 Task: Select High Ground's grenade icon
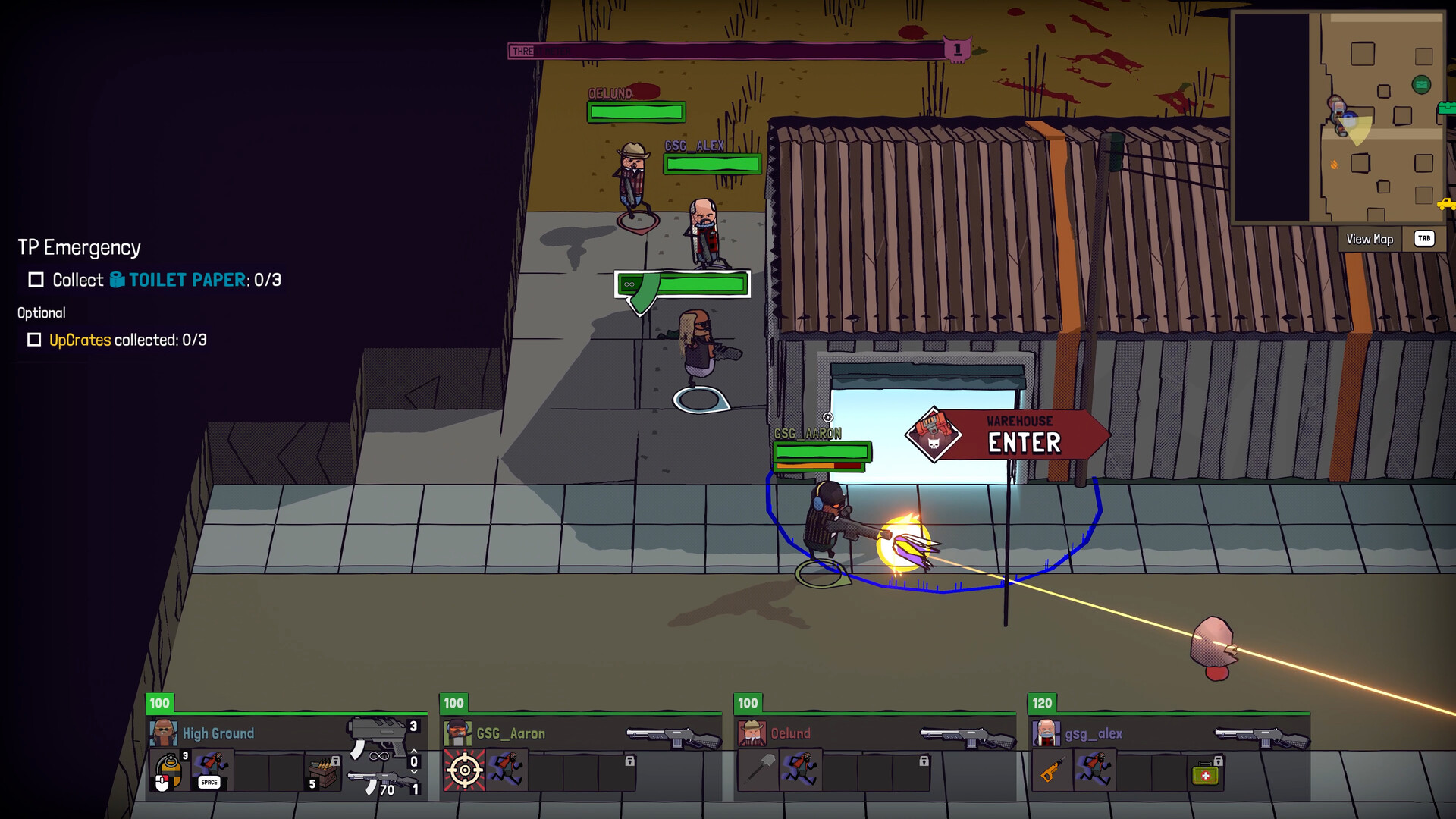[x=168, y=766]
